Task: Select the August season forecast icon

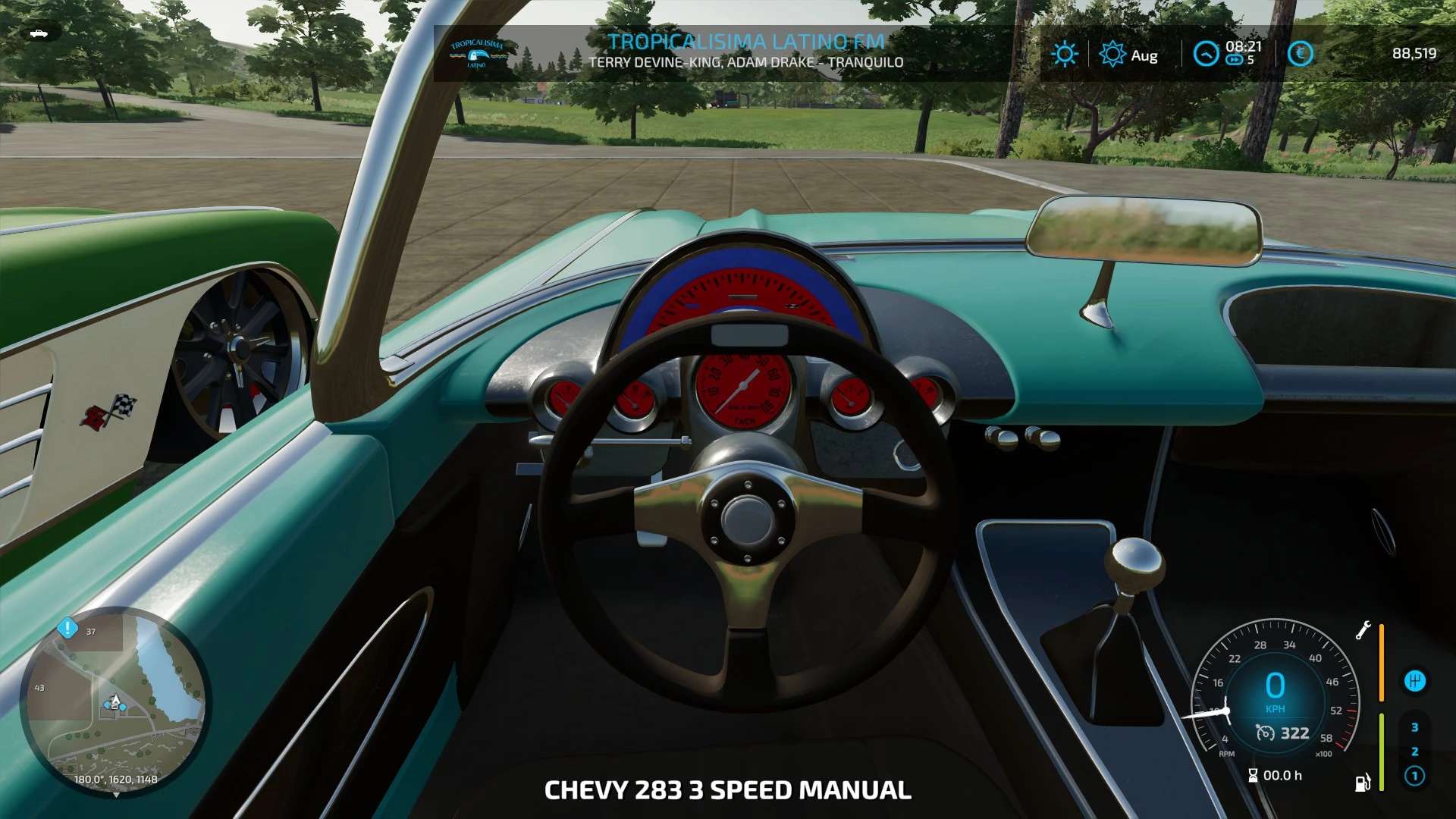Action: [1112, 54]
